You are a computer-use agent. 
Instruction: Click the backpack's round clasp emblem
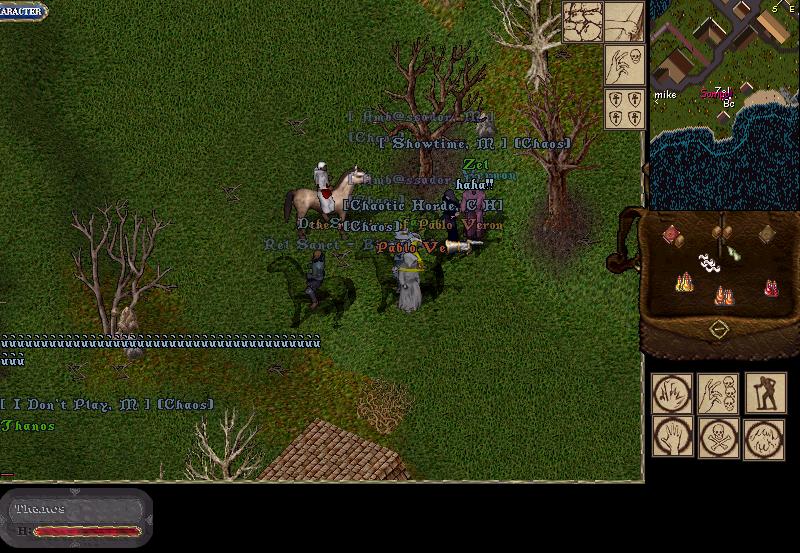(718, 329)
